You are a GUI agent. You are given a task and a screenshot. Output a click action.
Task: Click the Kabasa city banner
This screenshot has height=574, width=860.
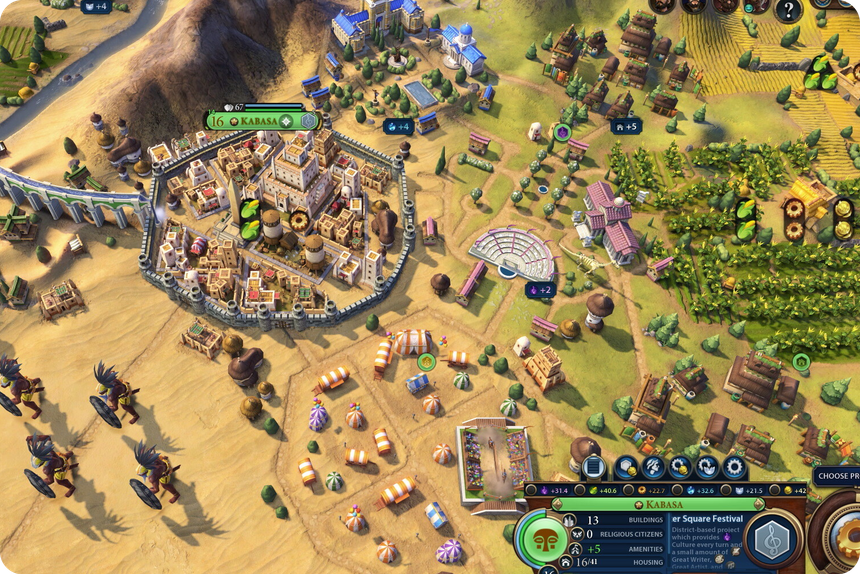coord(263,121)
